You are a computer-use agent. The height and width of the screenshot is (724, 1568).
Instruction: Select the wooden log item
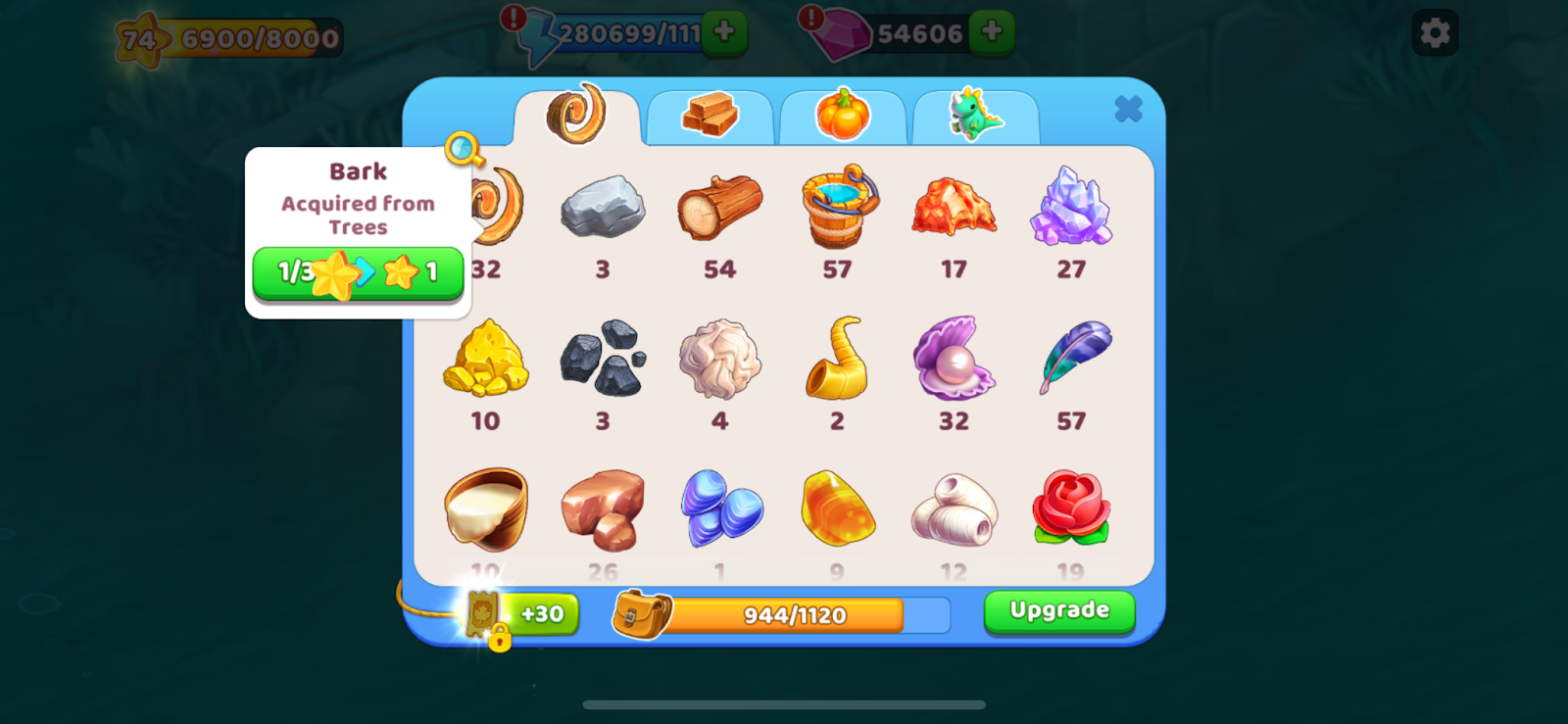tap(719, 207)
